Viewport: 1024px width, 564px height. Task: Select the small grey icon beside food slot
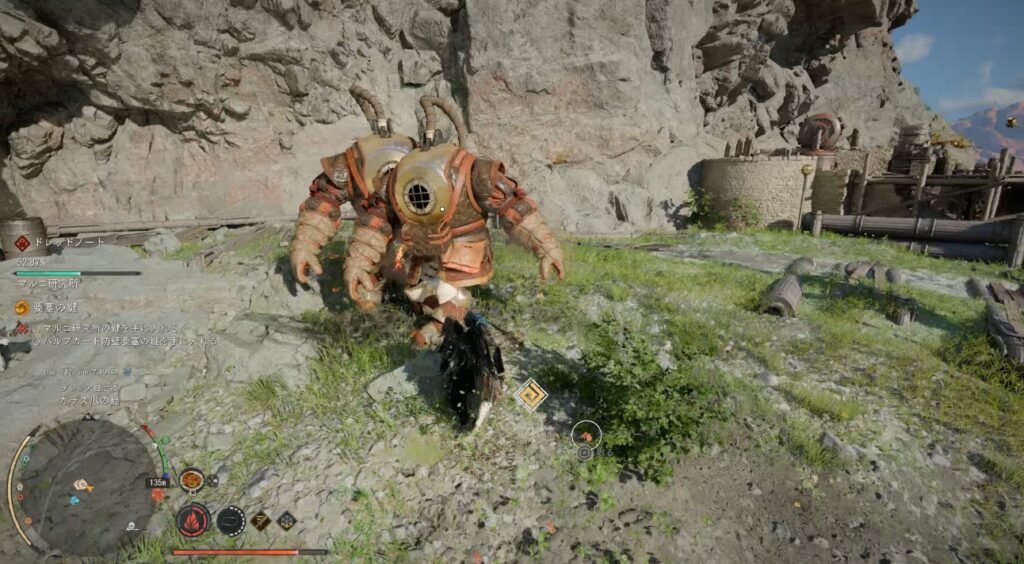pos(213,482)
